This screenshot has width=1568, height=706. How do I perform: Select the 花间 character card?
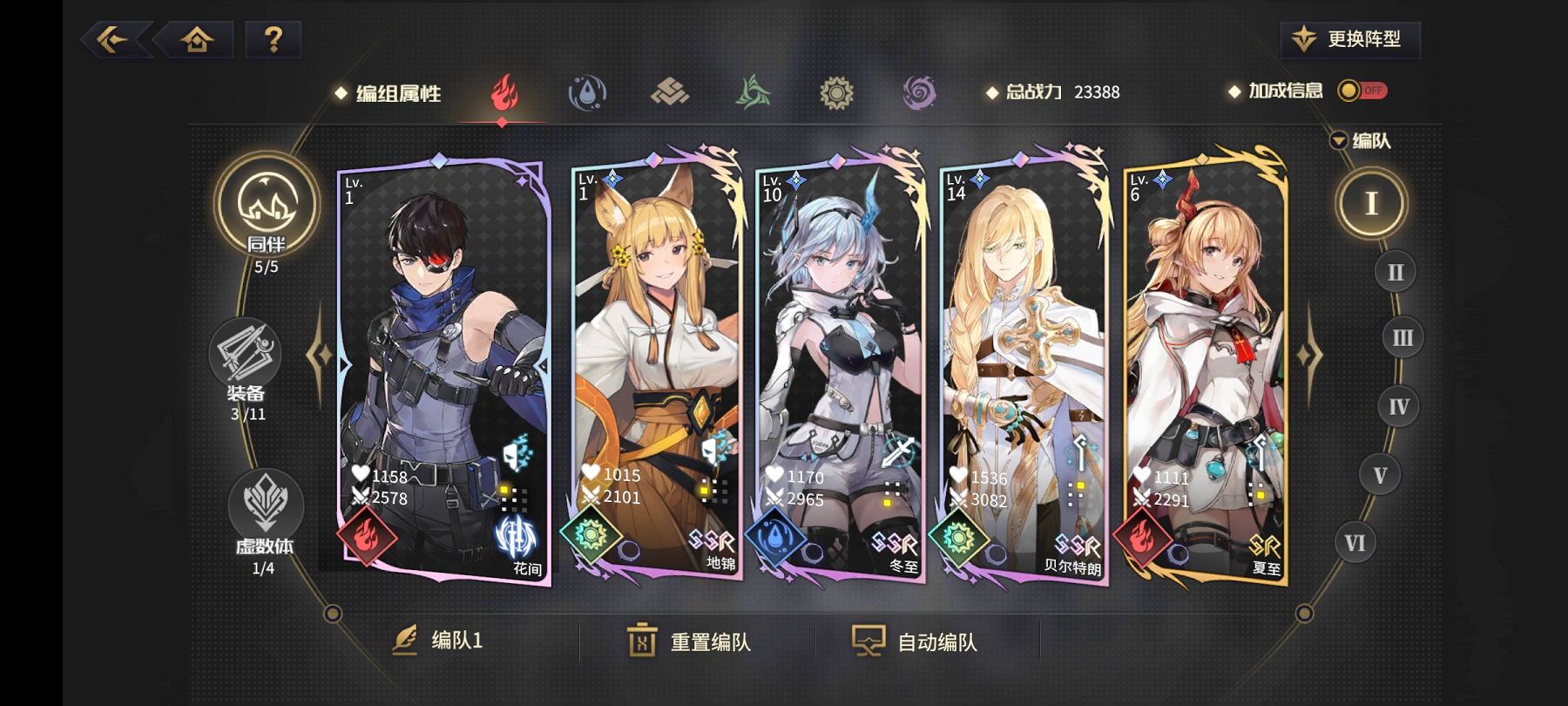(444, 366)
